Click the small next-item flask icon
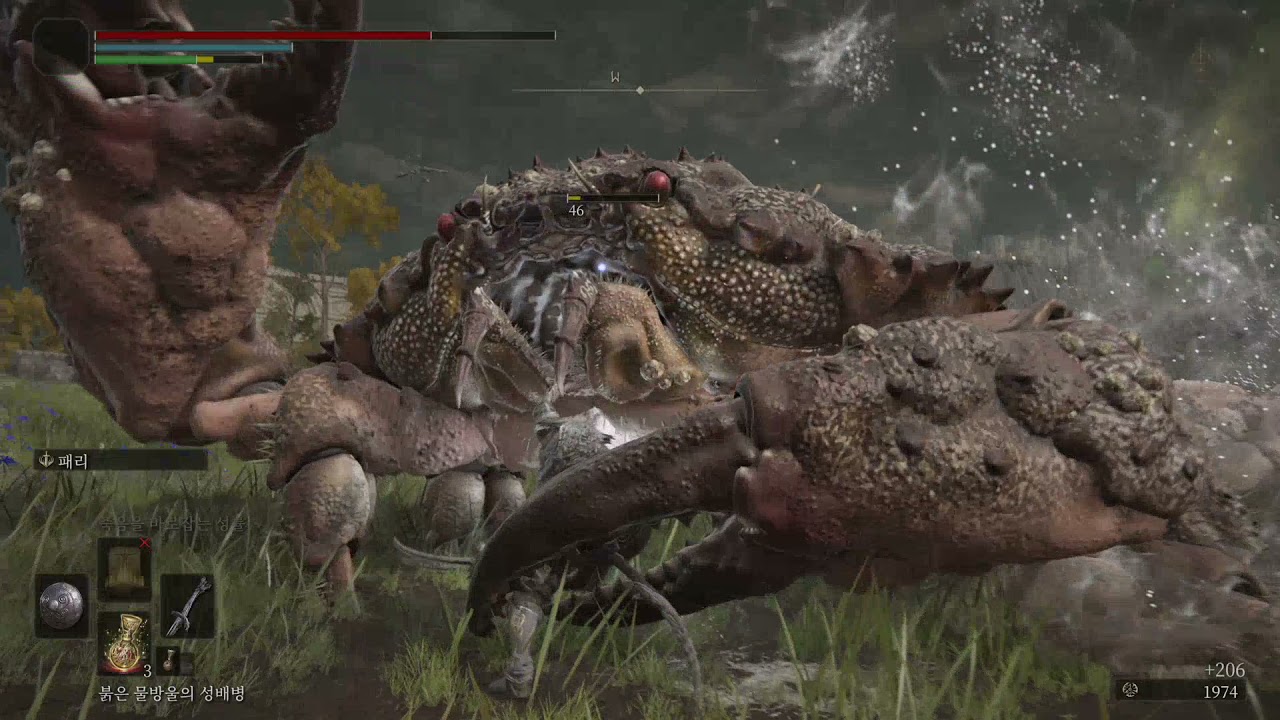This screenshot has height=720, width=1280. click(168, 661)
